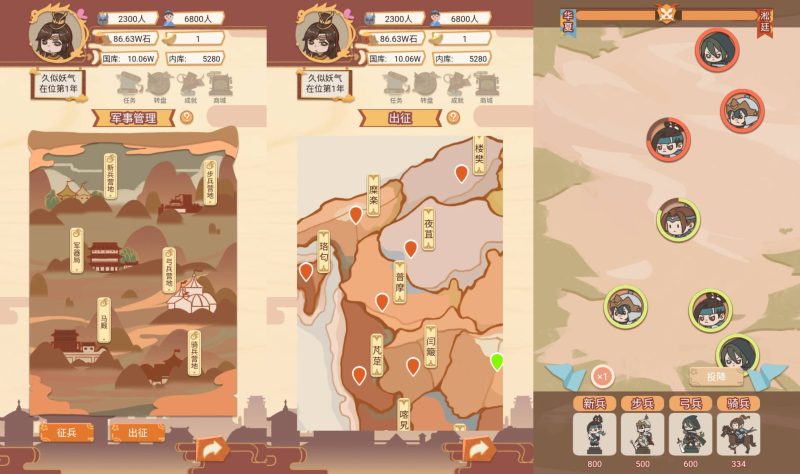
Task: Open the 骑兵营地 cavalry camp
Action: 194,352
